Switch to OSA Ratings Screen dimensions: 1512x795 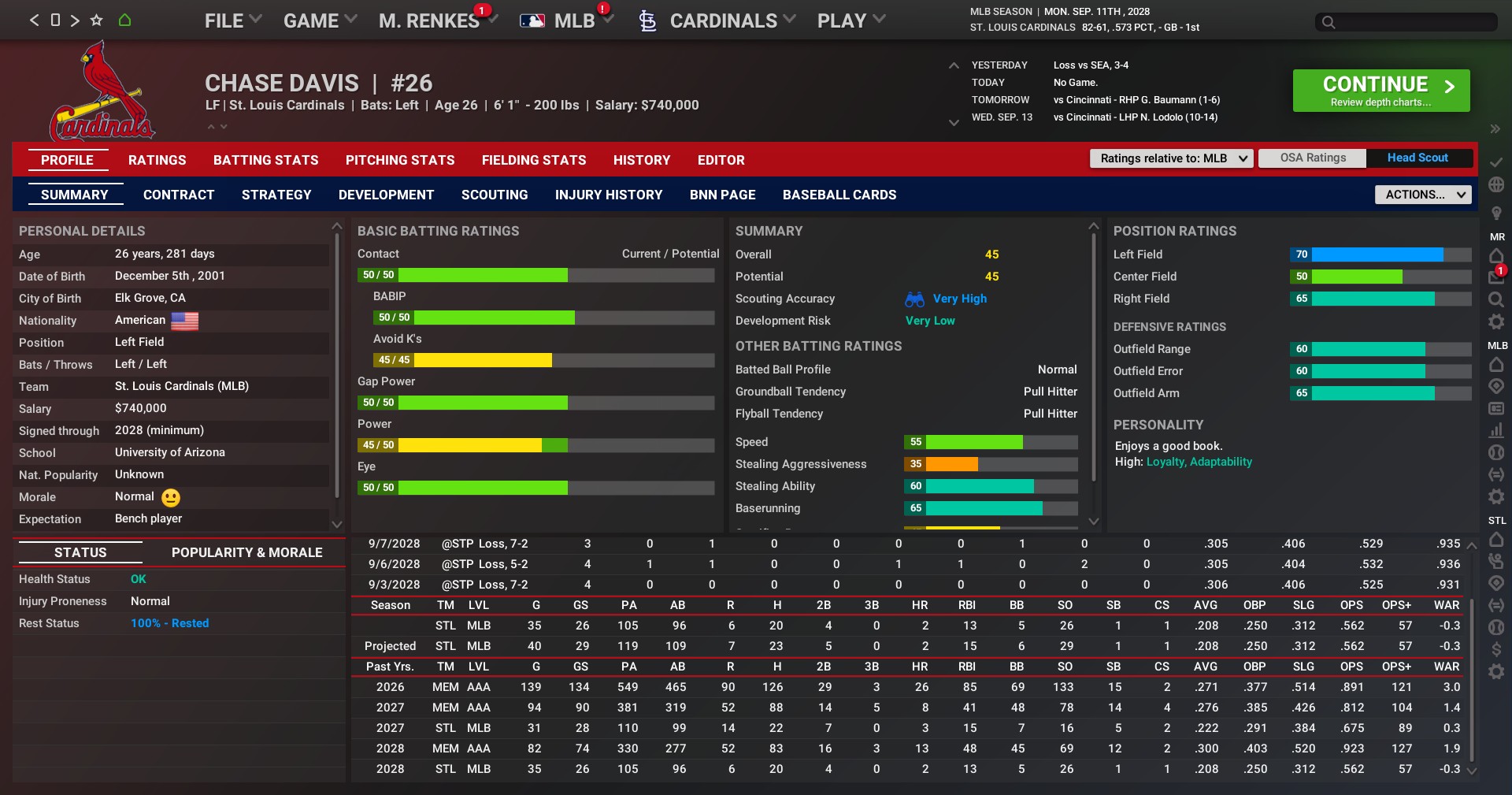[1313, 158]
